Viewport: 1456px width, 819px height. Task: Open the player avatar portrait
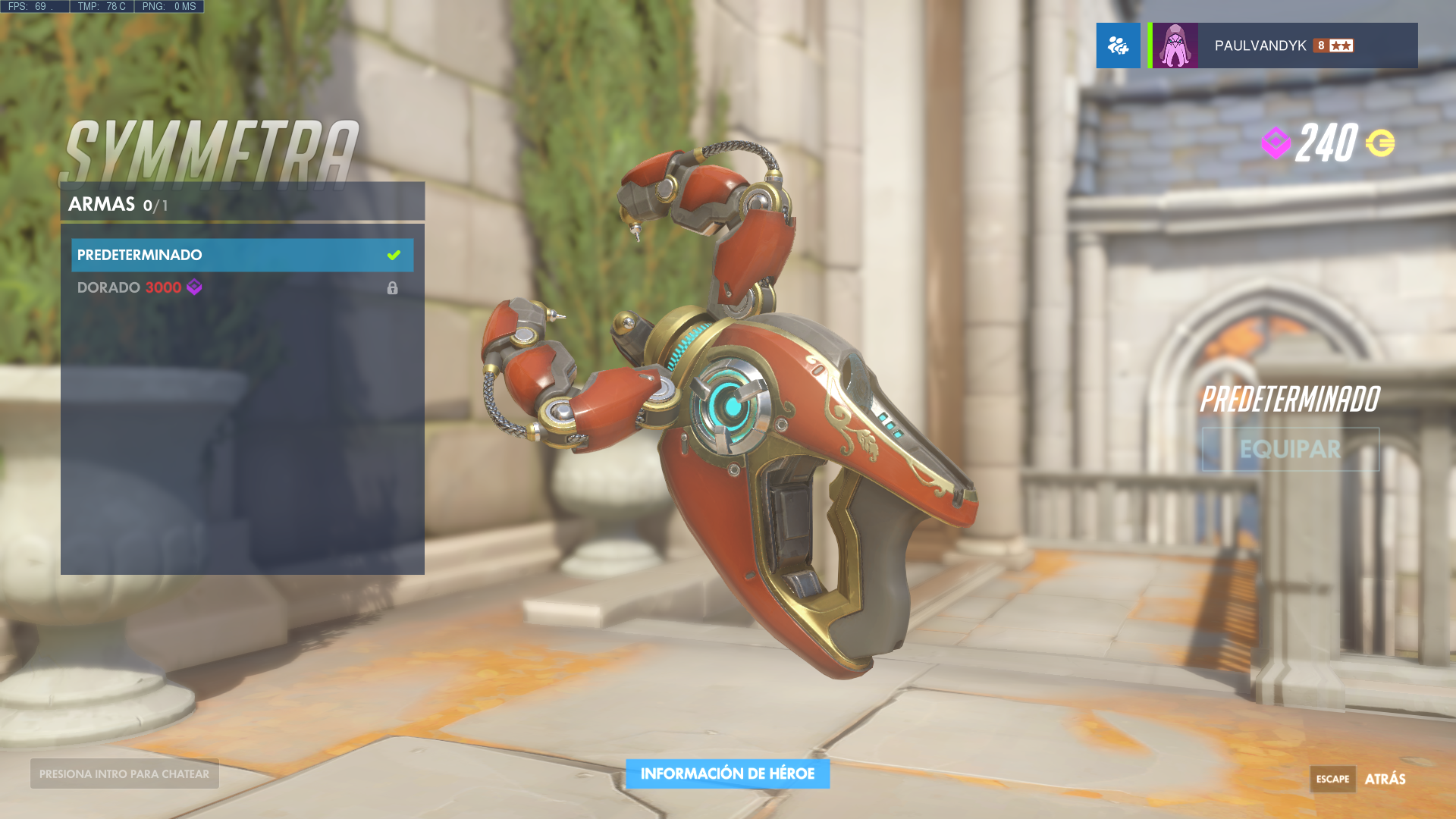pyautogui.click(x=1175, y=44)
